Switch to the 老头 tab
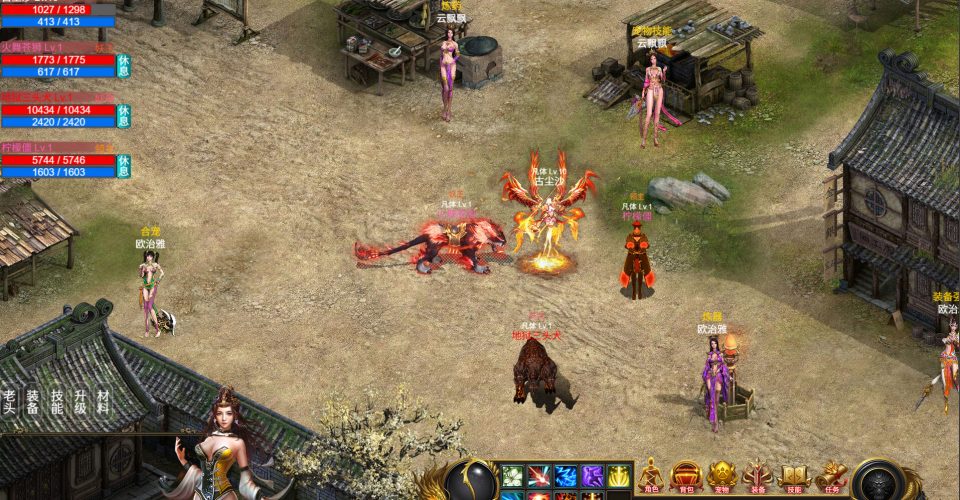Viewport: 960px width, 500px height. pyautogui.click(x=10, y=401)
